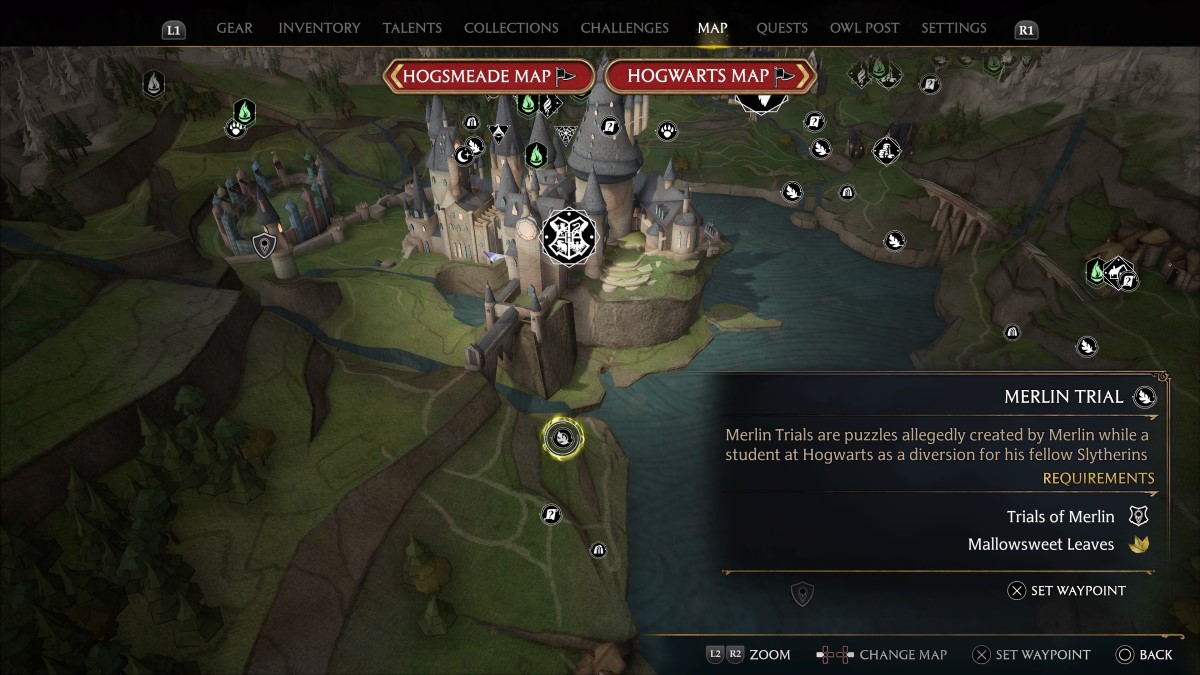Image resolution: width=1200 pixels, height=675 pixels.
Task: View the Owl Post tab
Action: click(864, 28)
